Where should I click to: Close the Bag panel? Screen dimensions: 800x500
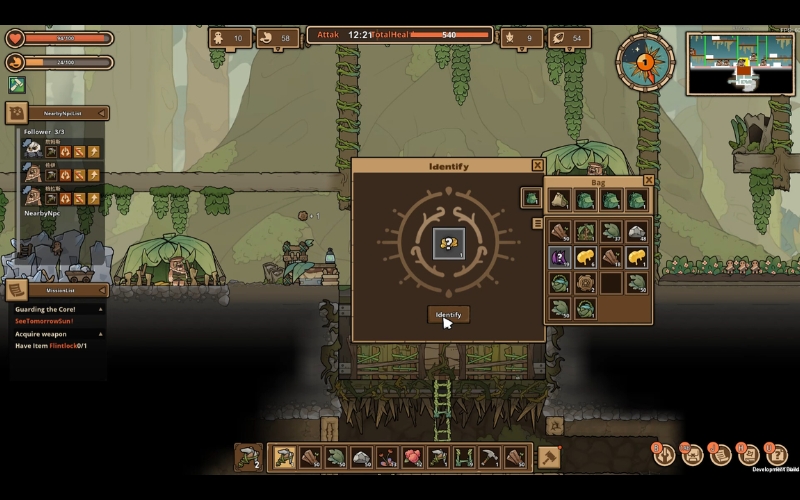pyautogui.click(x=648, y=181)
